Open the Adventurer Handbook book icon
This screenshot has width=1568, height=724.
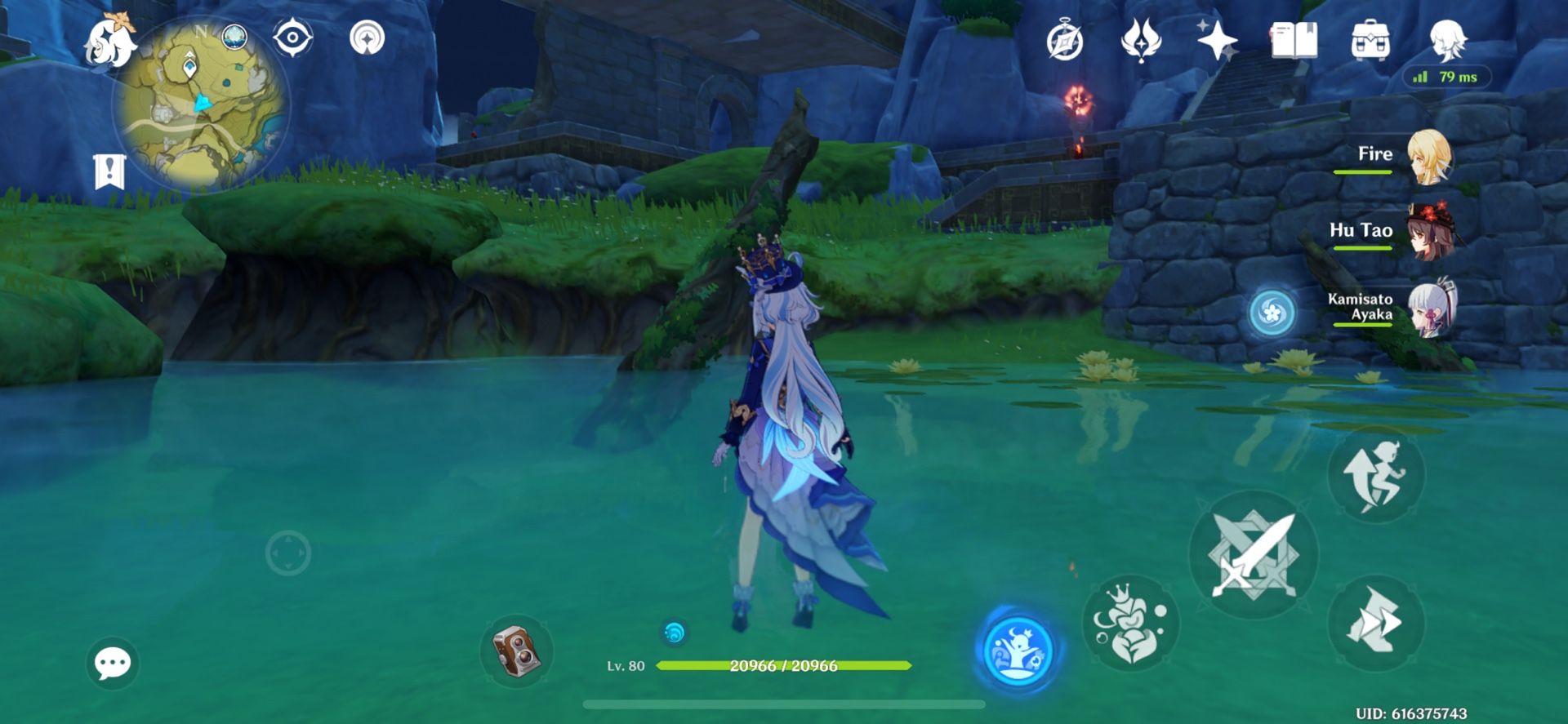(1296, 39)
